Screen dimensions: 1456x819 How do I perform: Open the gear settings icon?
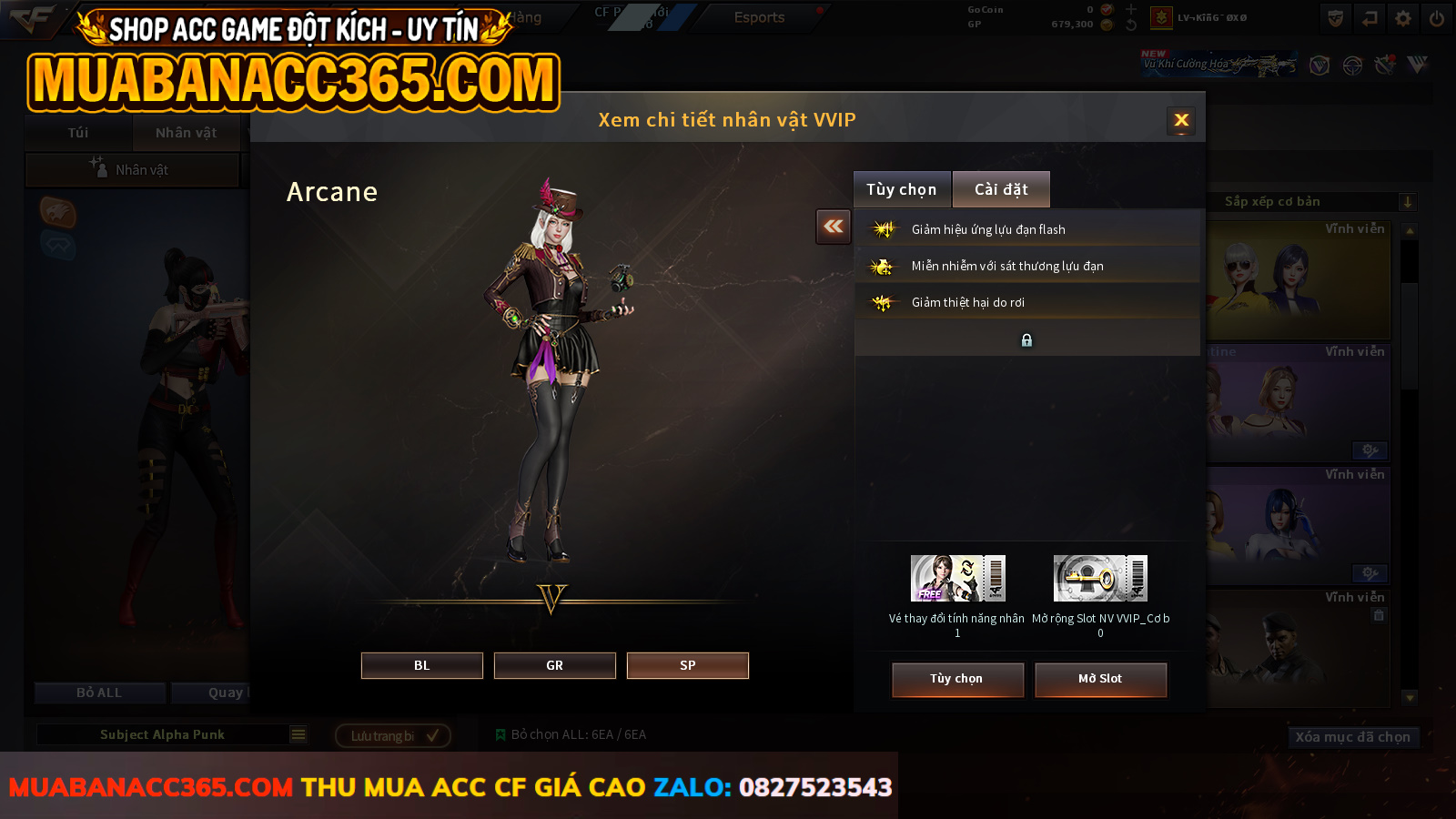(x=1403, y=18)
